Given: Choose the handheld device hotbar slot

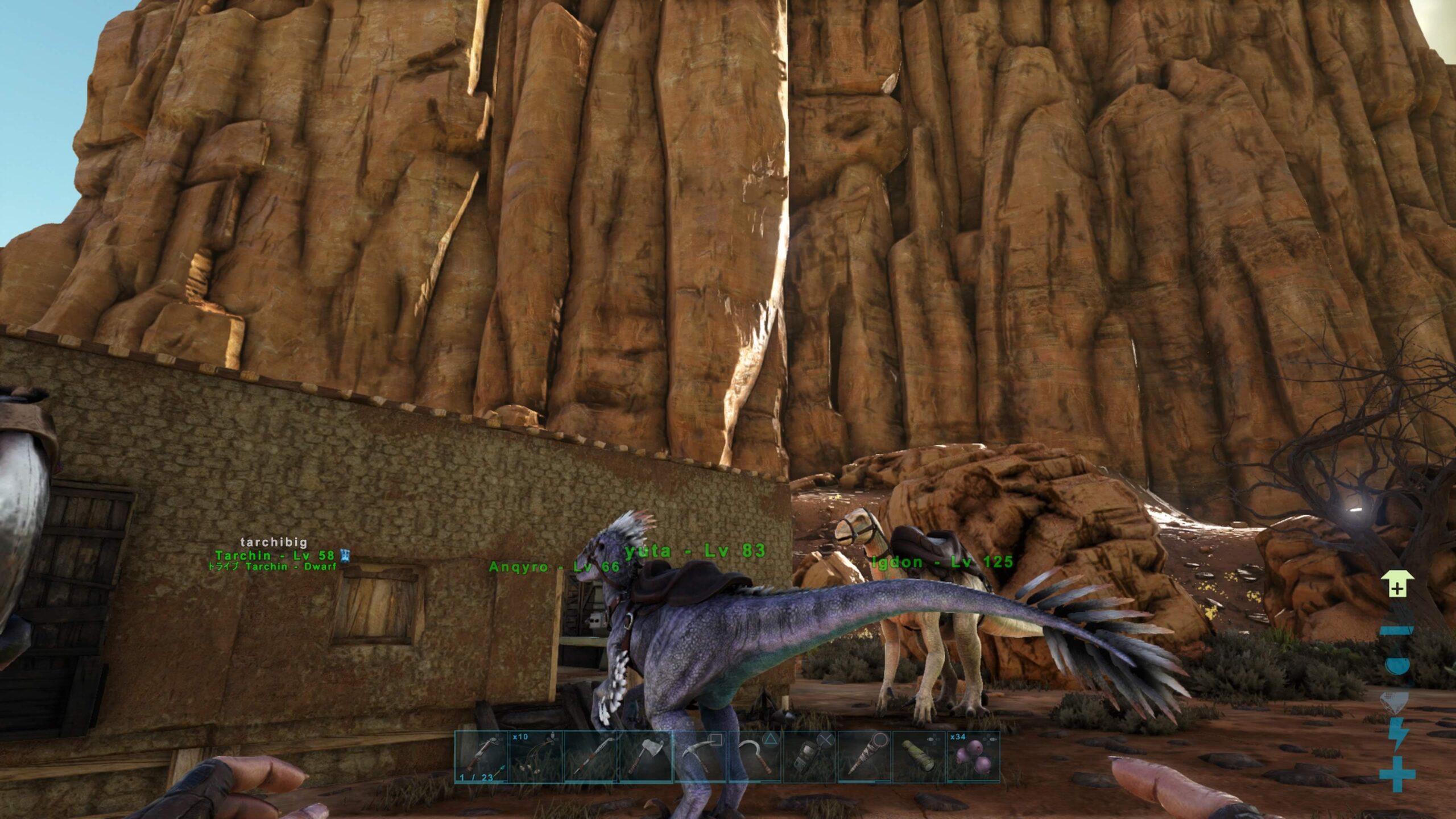Looking at the screenshot, I should point(809,757).
